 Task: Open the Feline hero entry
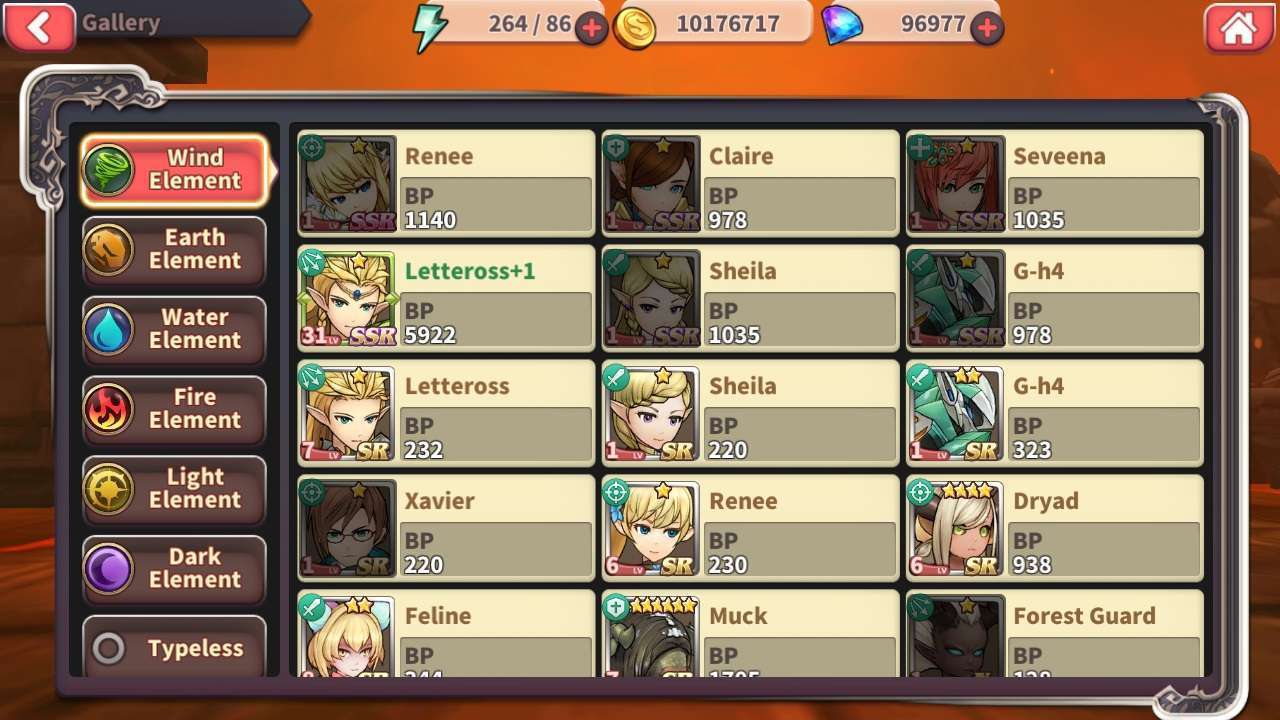(x=446, y=634)
